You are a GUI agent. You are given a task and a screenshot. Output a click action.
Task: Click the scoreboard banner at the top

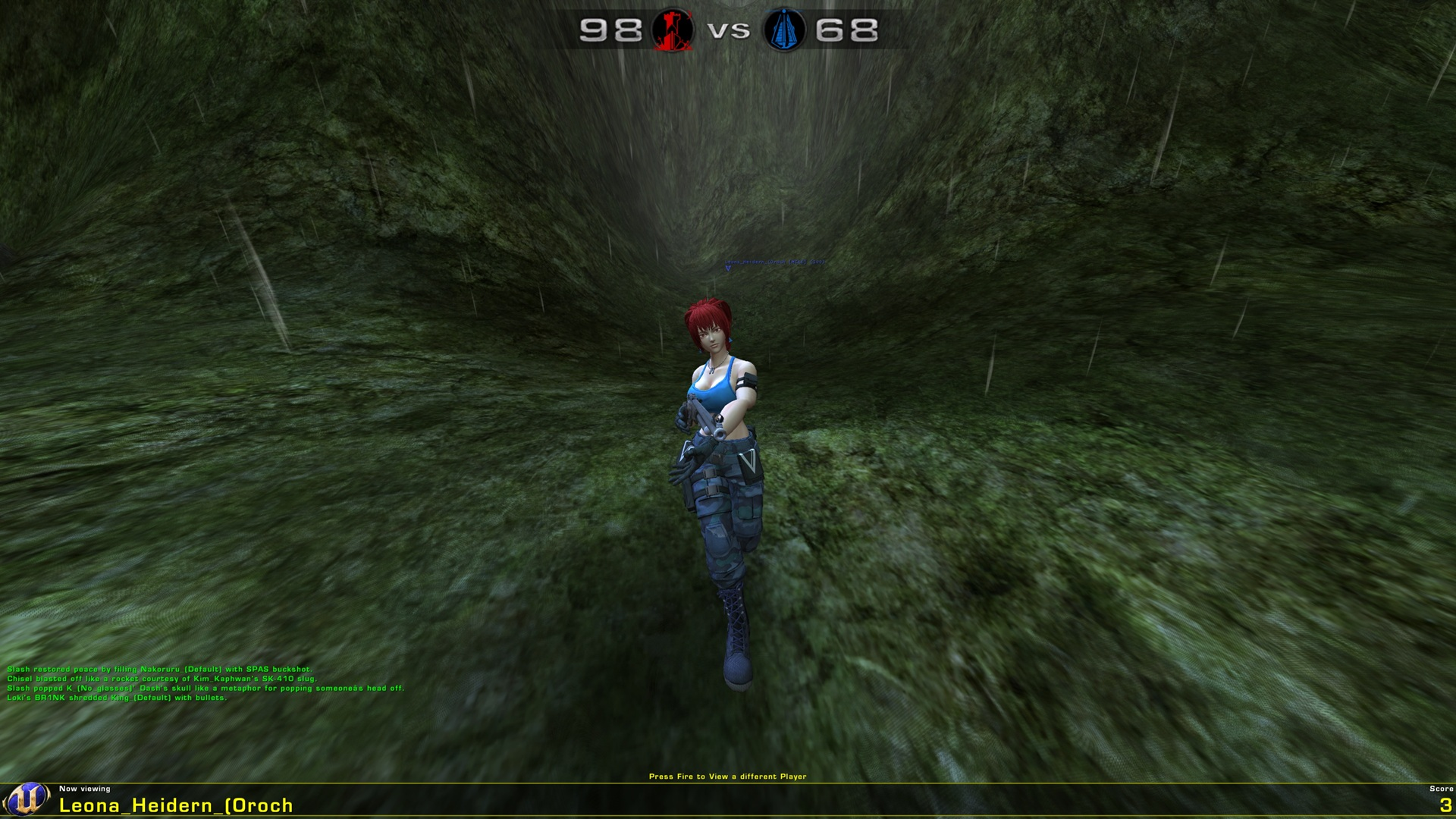(x=726, y=29)
